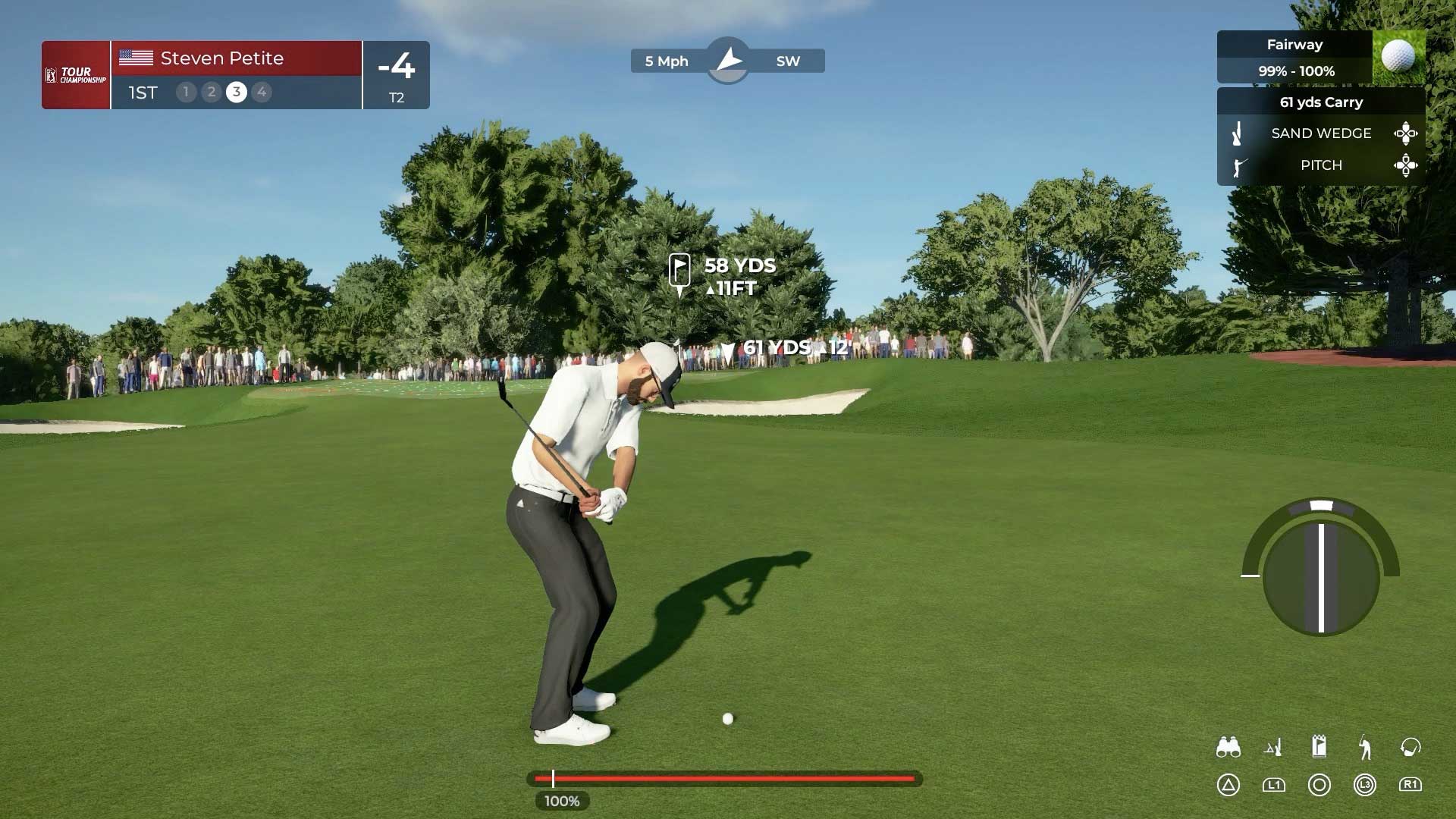Select round 3 in the round indicator
This screenshot has height=819, width=1456.
[236, 93]
